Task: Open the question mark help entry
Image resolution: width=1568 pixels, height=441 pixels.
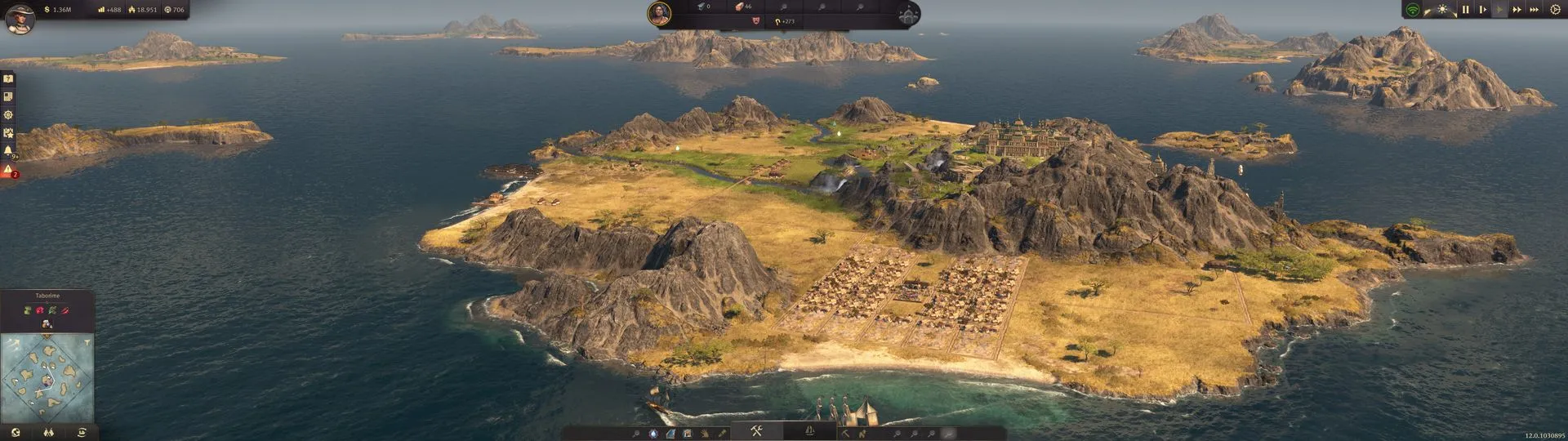Action: [8, 79]
